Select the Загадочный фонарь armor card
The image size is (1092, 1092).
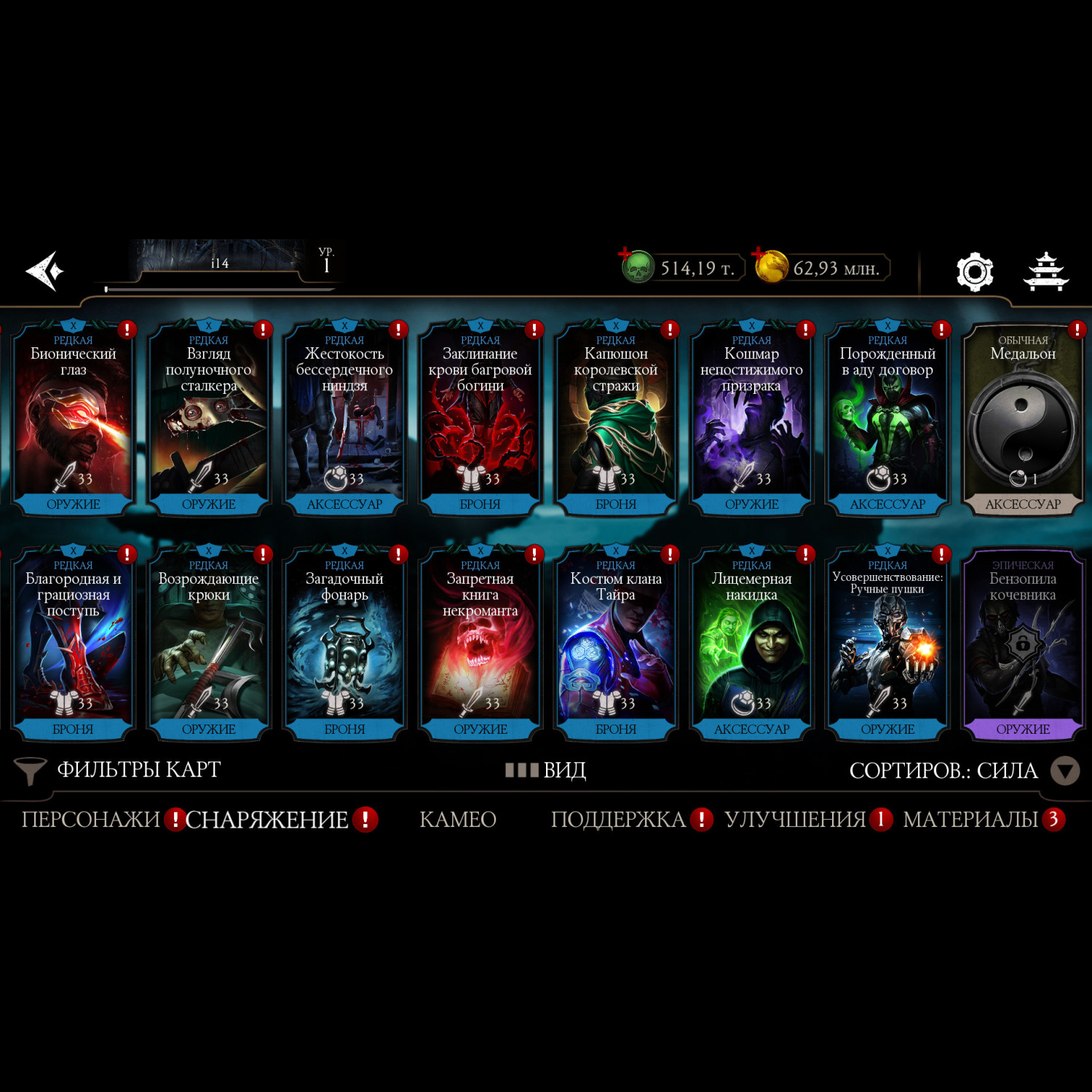[x=344, y=644]
